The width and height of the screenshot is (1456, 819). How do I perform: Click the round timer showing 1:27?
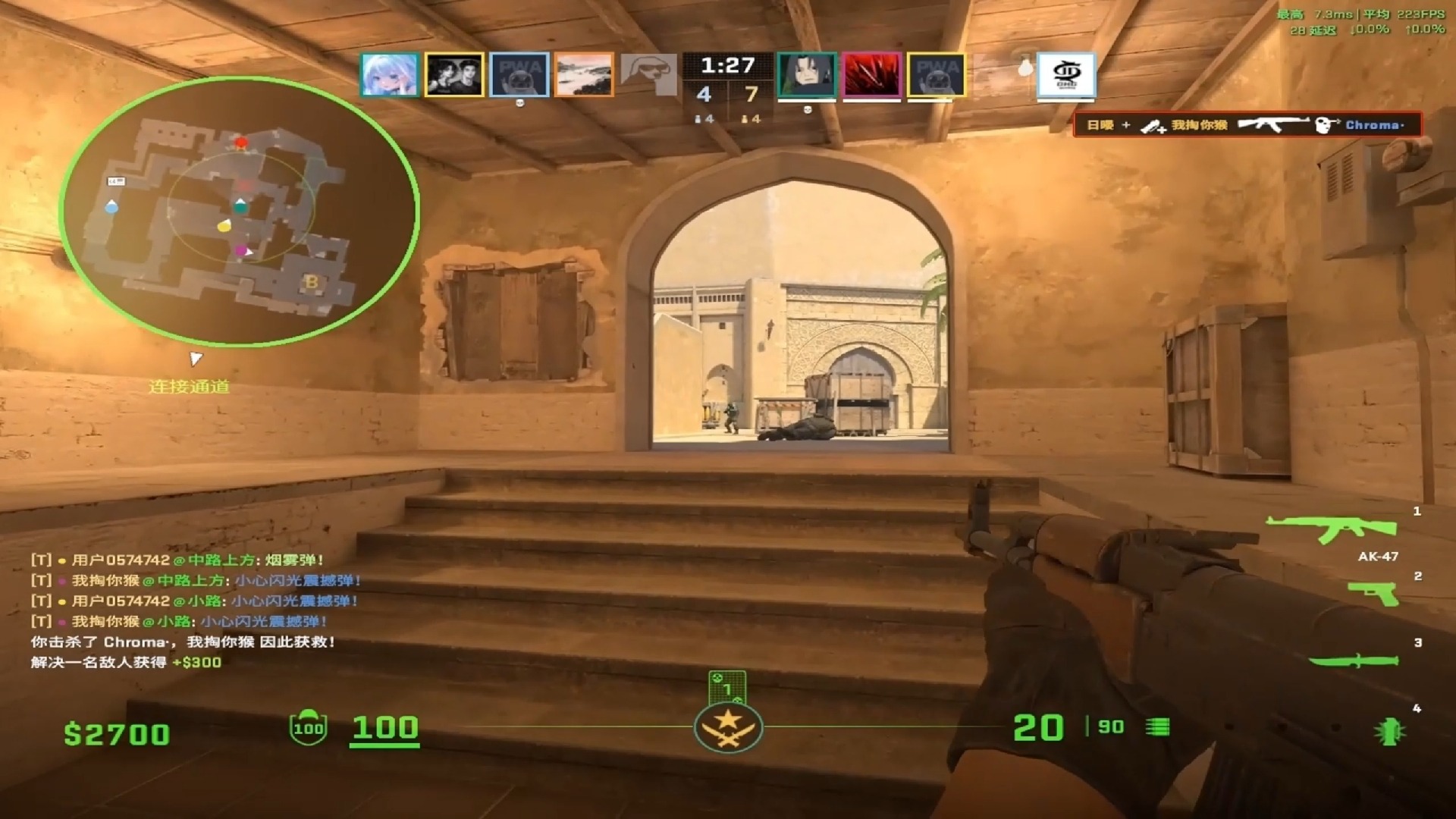[727, 64]
